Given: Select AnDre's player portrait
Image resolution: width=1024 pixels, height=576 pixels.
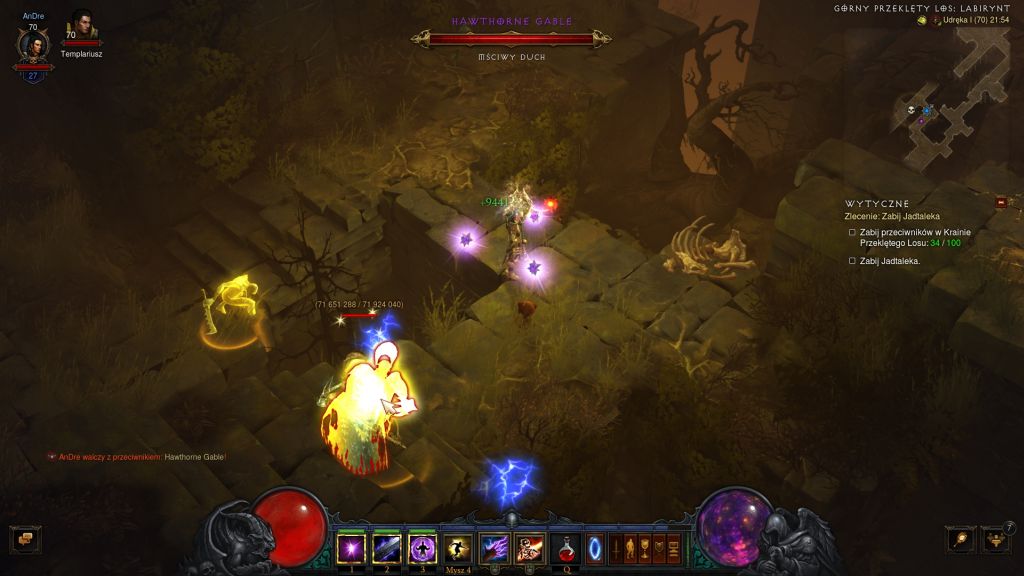Looking at the screenshot, I should [33, 46].
